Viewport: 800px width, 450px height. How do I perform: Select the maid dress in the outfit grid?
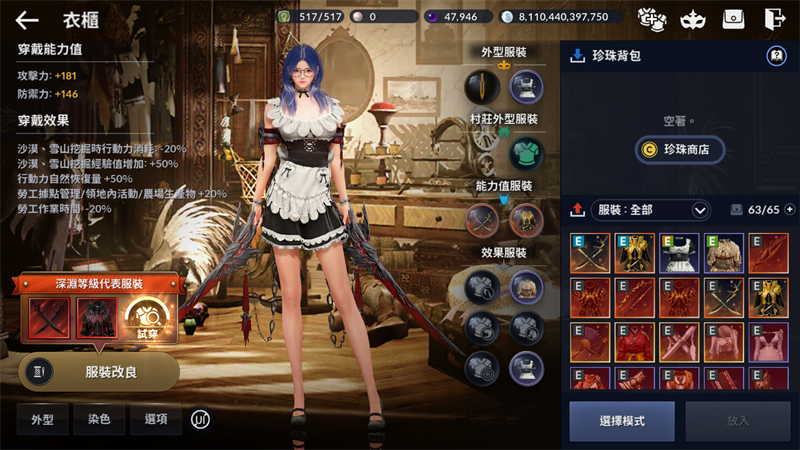678,254
